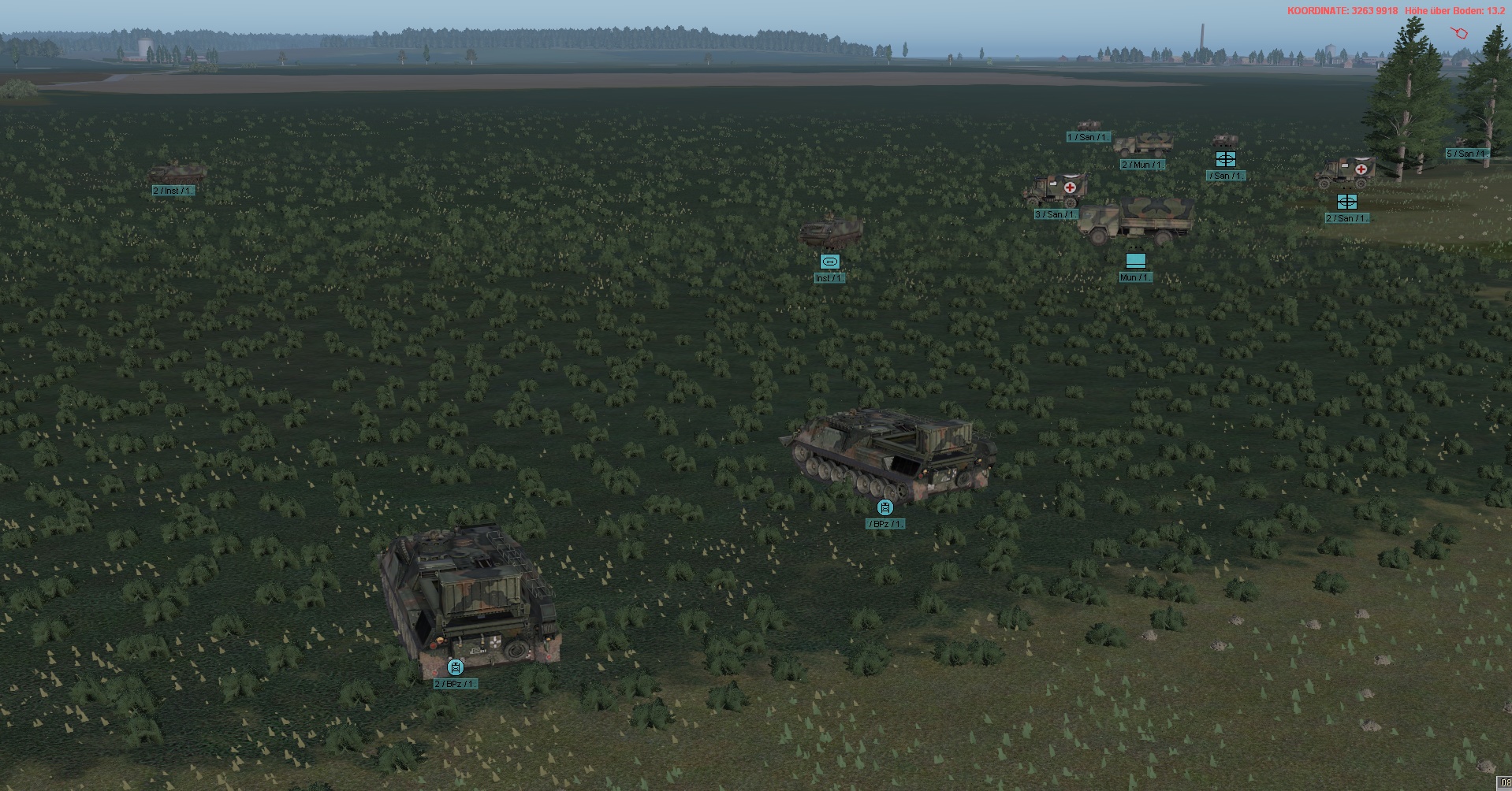Select the 3 / San / 1. ambulance label
The width and height of the screenshot is (1512, 791).
(x=1055, y=214)
